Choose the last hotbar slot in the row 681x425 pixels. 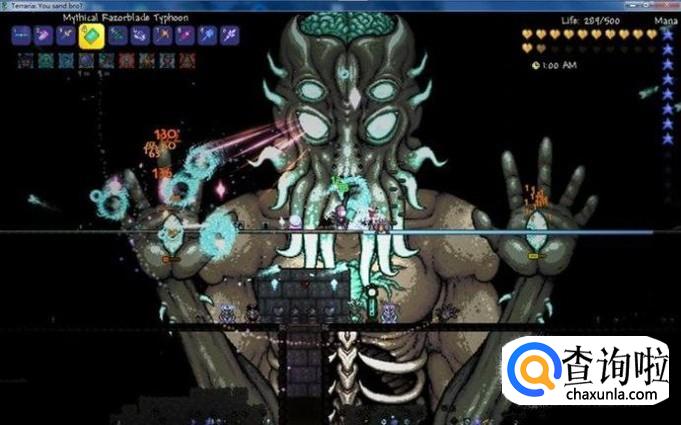[229, 36]
